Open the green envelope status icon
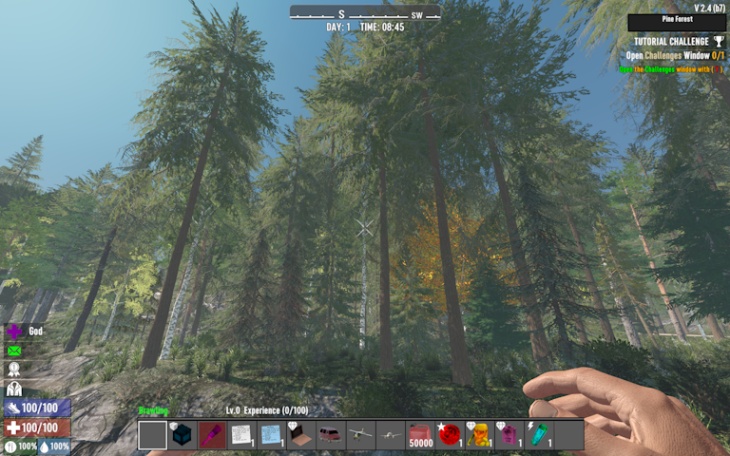This screenshot has height=456, width=730. point(14,351)
